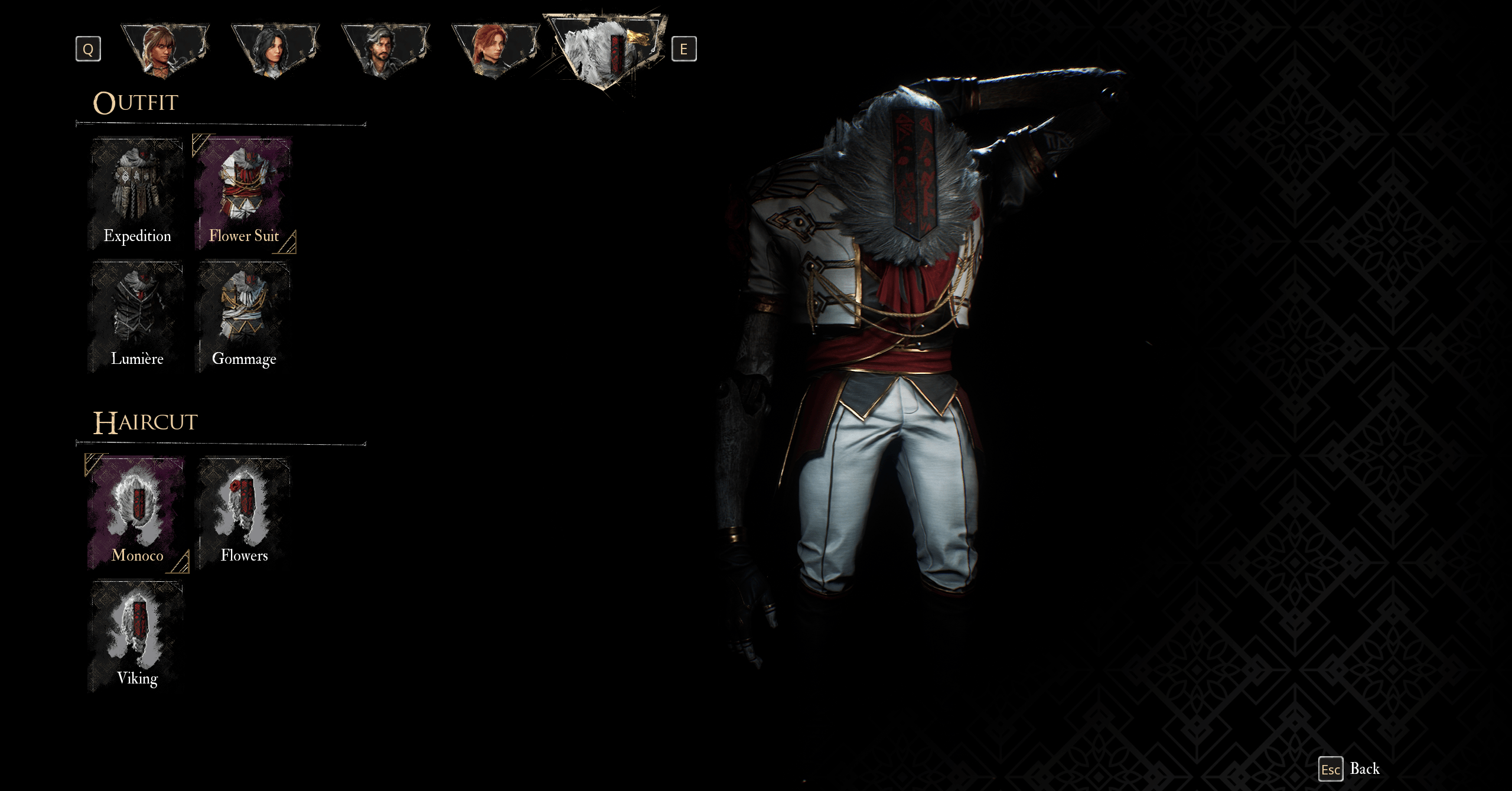Choose the Flower Suit outfit
This screenshot has width=1512, height=791.
pyautogui.click(x=243, y=194)
